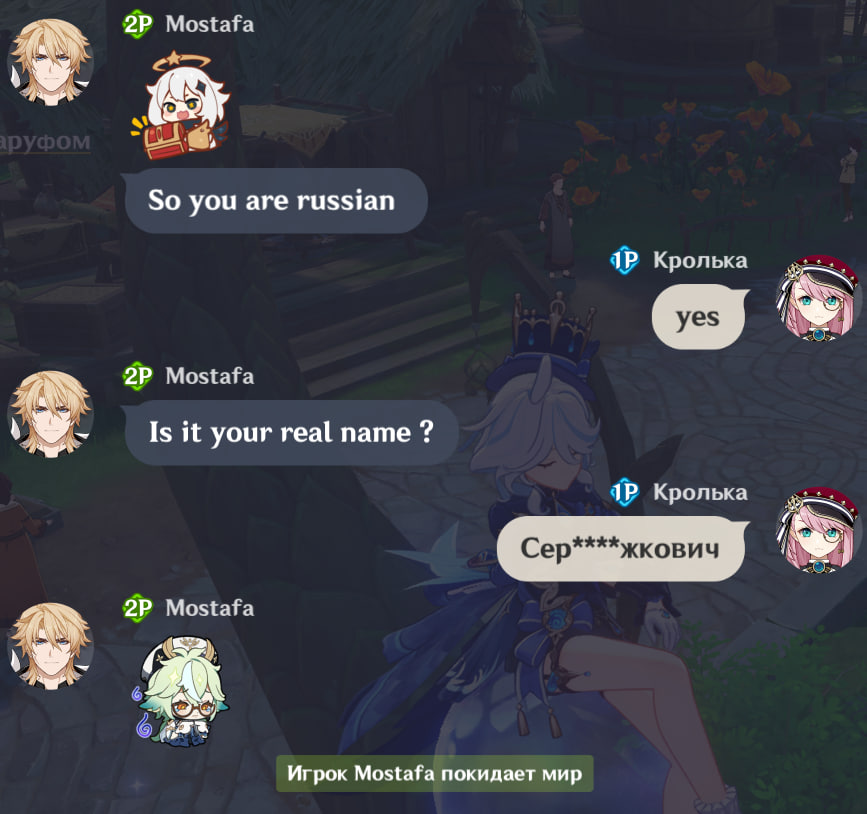This screenshot has height=814, width=867.
Task: Click the "So you are russian" chat bubble
Action: pos(272,201)
